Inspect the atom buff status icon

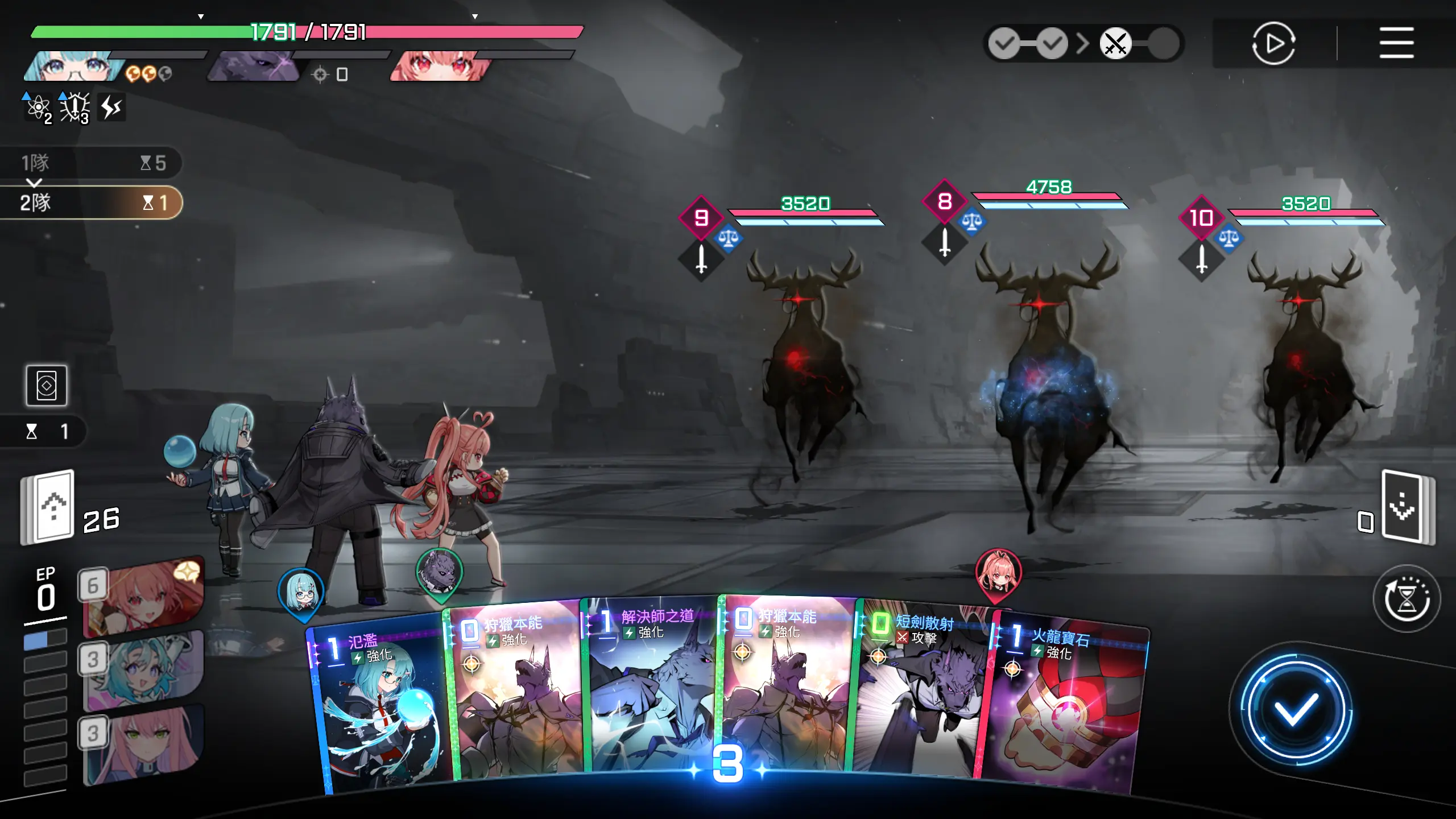38,107
